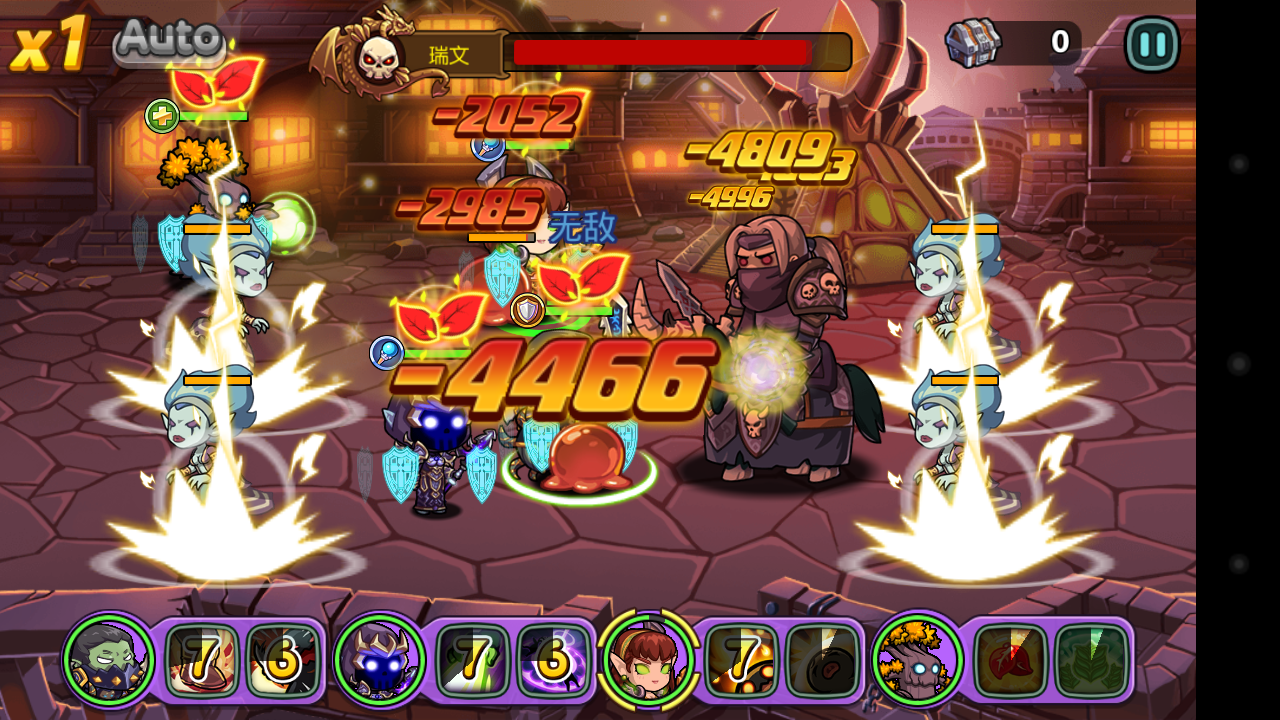Viewport: 1280px width, 720px height.
Task: Select the masked green orc hero portrait
Action: (109, 660)
